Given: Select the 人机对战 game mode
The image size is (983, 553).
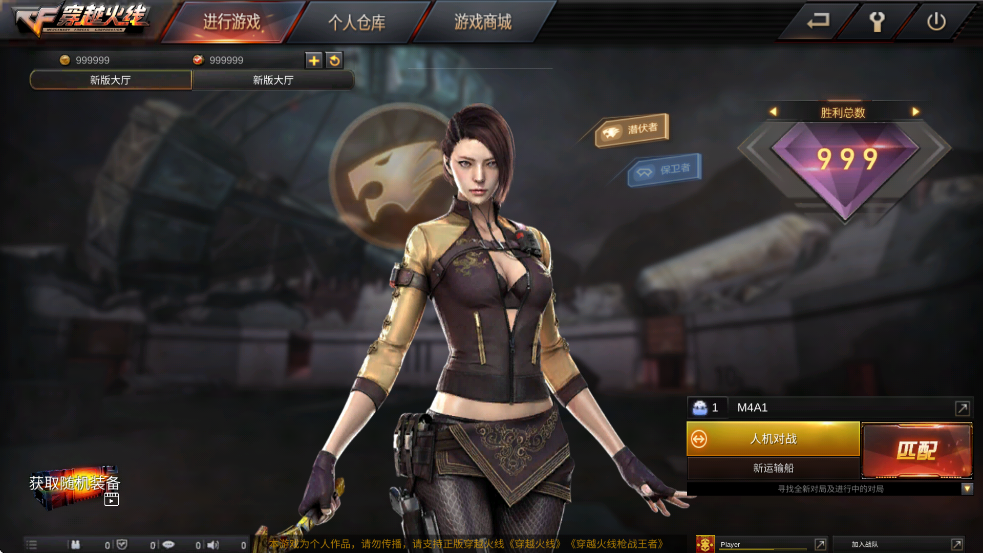Looking at the screenshot, I should coord(773,438).
